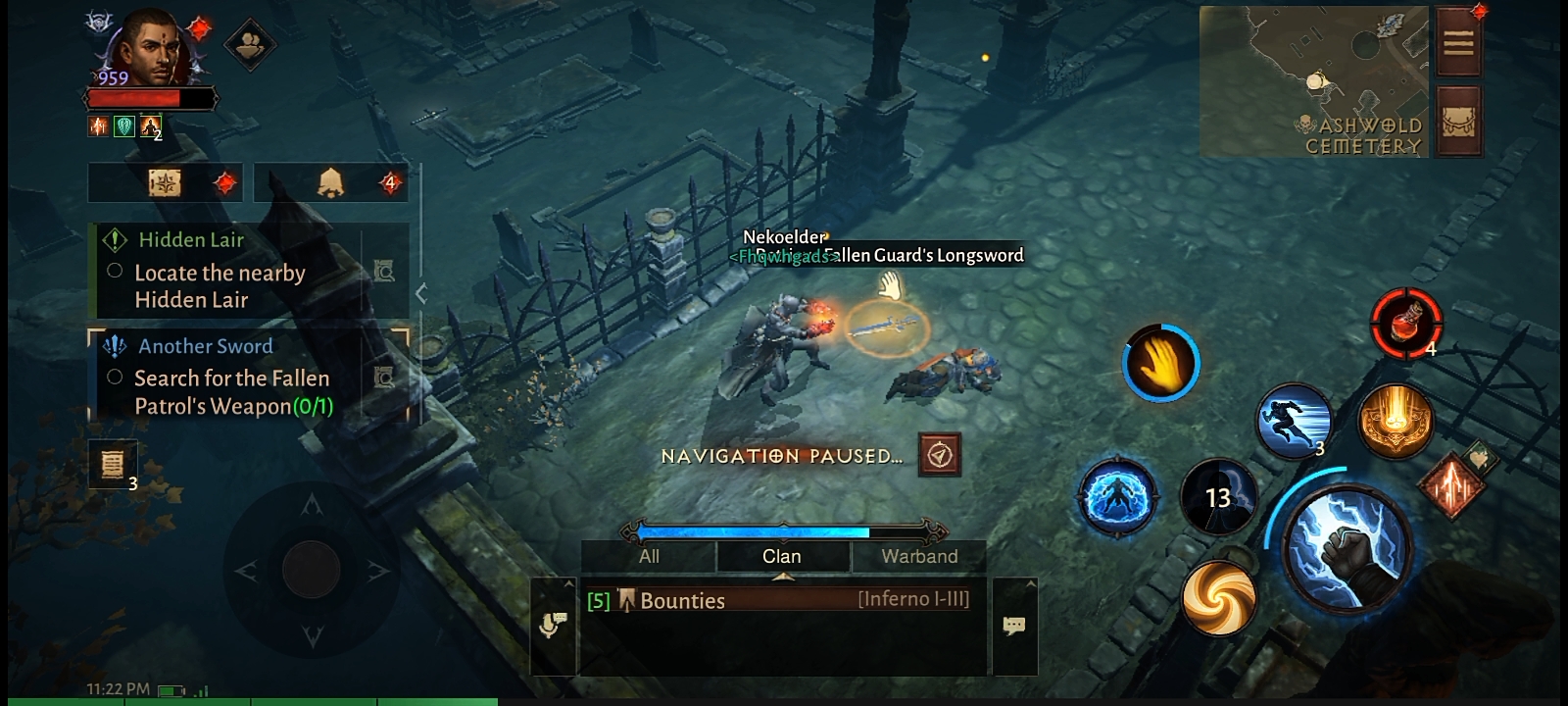Image resolution: width=1568 pixels, height=706 pixels.
Task: Collapse the quest tracker panel arrow
Action: (x=421, y=292)
